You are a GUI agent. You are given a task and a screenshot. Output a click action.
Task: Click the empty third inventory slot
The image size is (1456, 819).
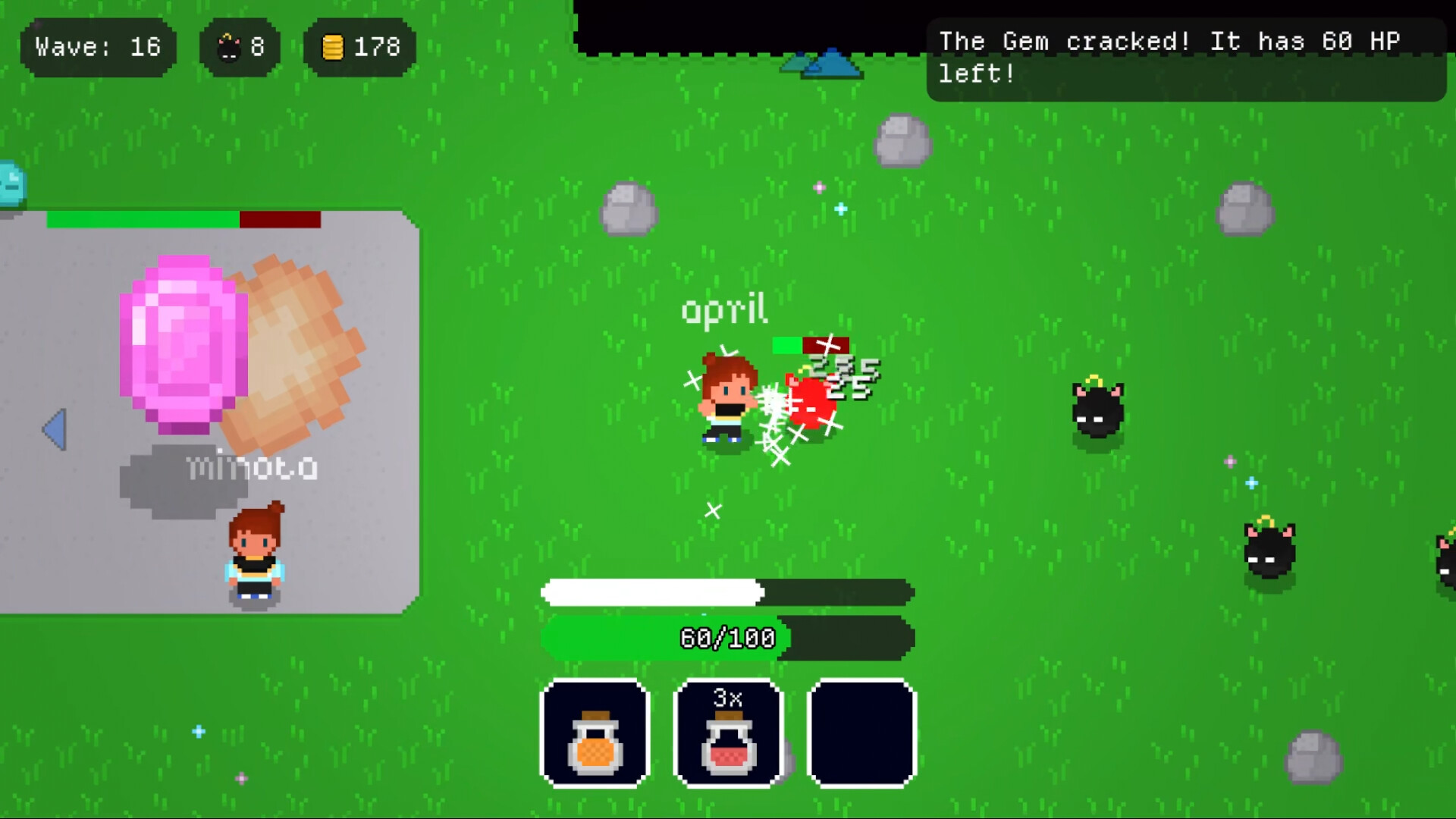(861, 734)
